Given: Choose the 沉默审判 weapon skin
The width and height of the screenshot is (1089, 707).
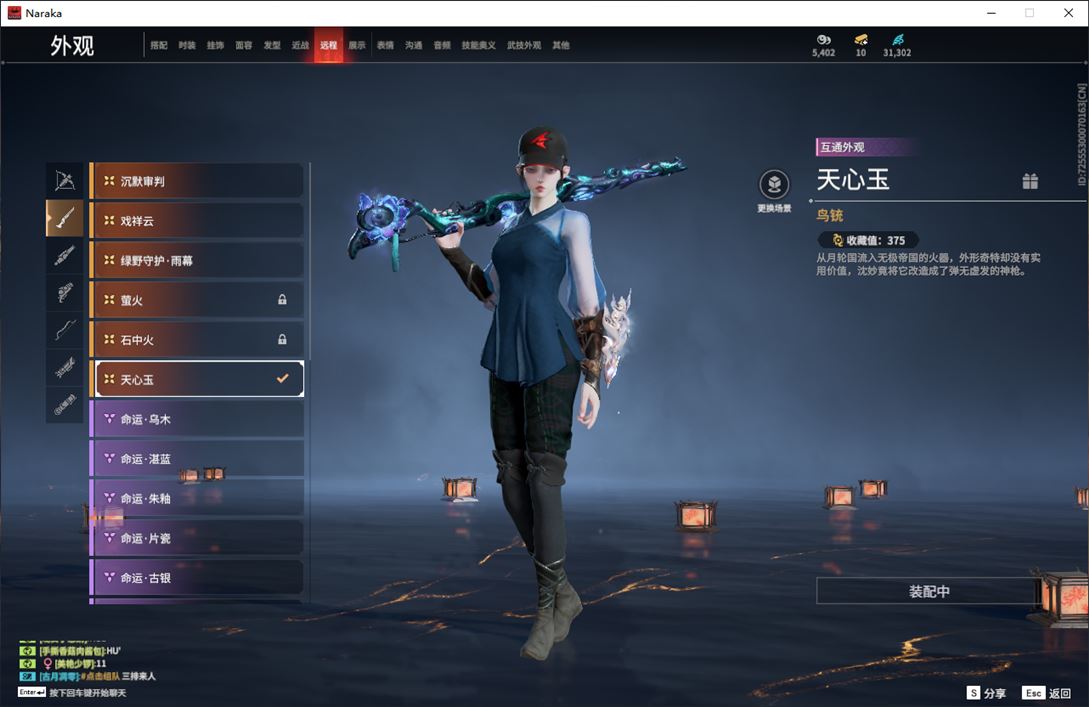Looking at the screenshot, I should (x=197, y=181).
